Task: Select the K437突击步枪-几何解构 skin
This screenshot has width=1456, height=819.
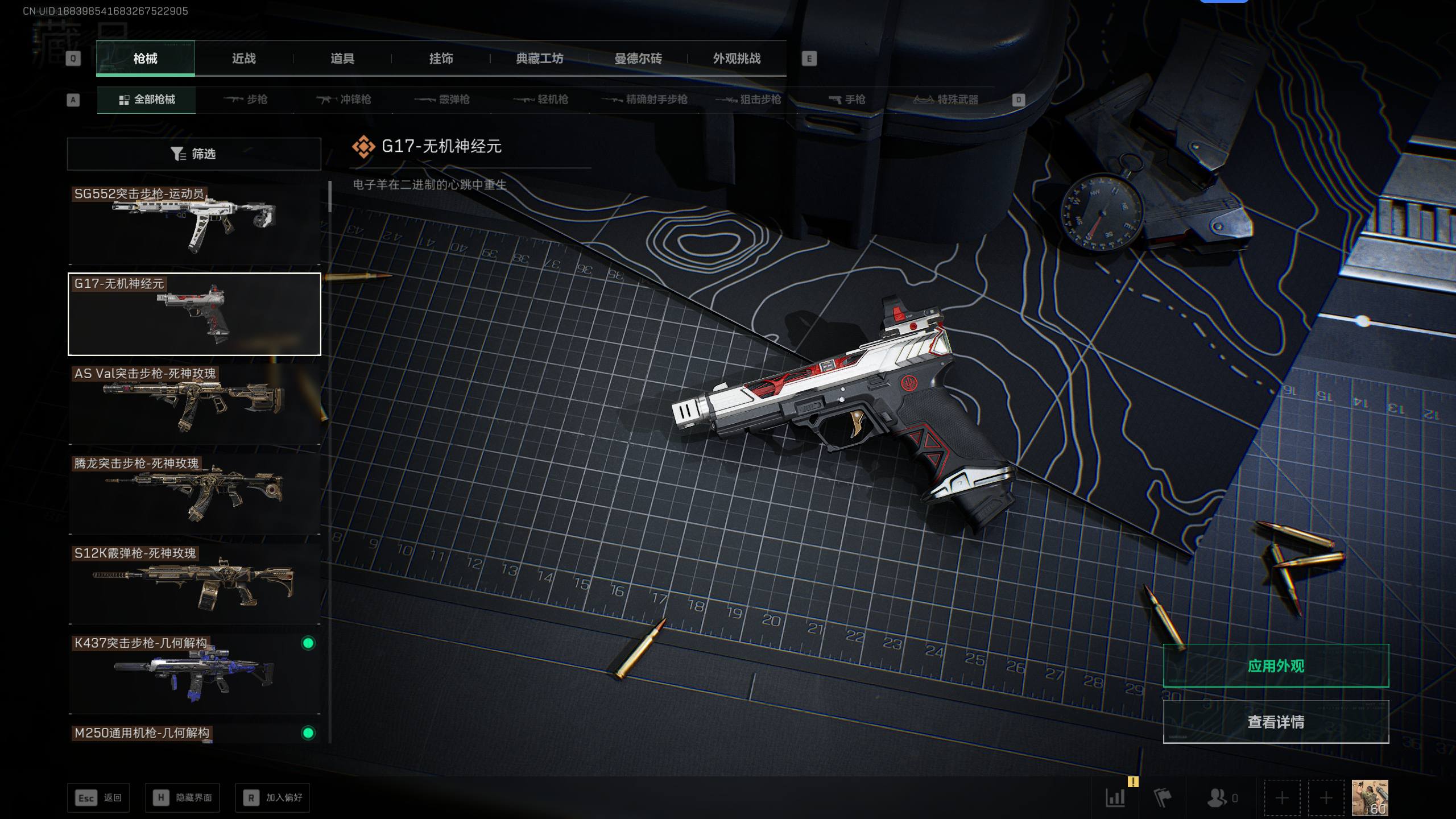Action: [x=194, y=673]
